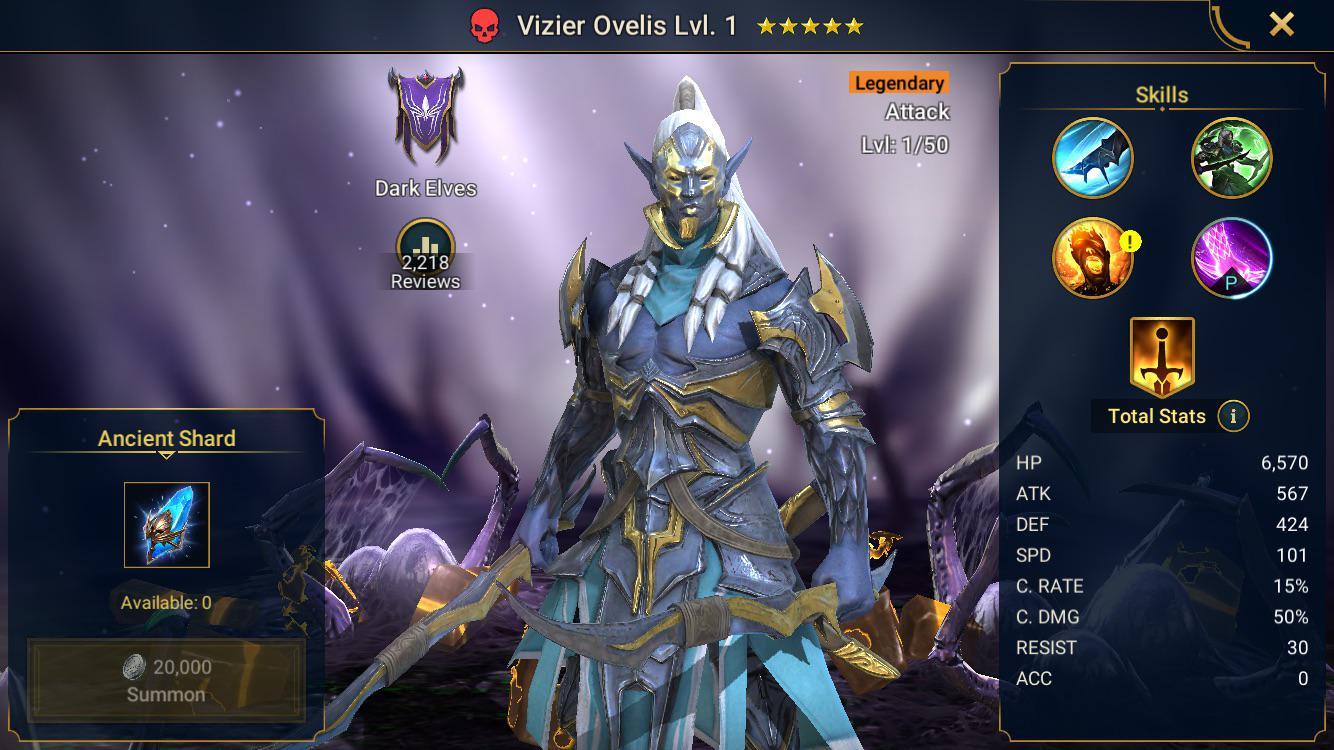View the purple passive skill icon
1334x750 pixels.
1230,258
